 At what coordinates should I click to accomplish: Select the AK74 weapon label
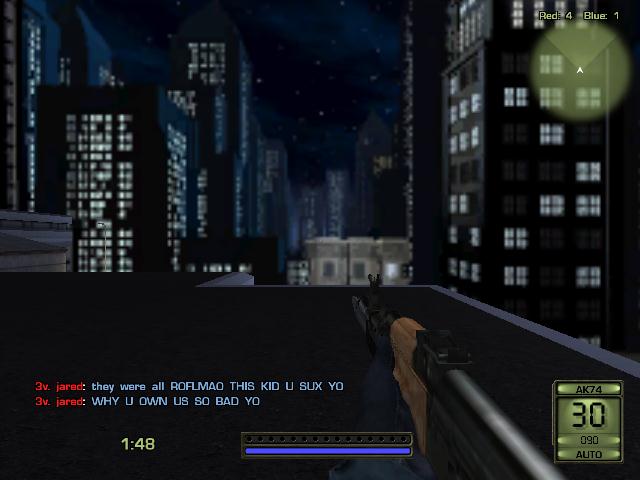587,388
